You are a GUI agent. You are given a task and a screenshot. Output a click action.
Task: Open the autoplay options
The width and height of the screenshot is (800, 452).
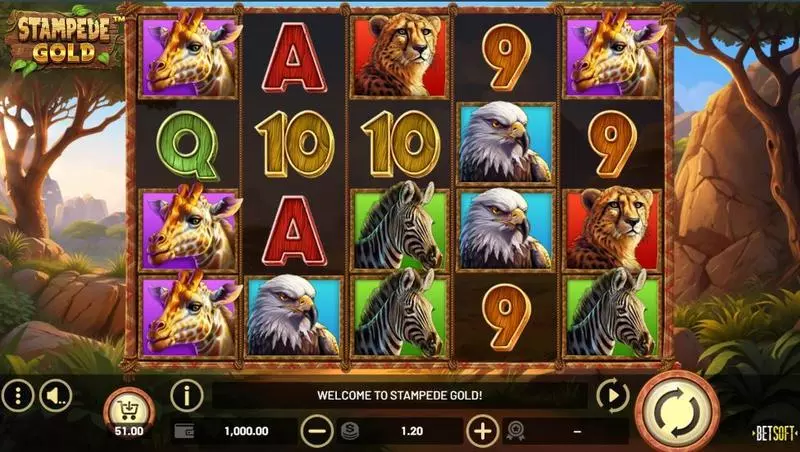coord(611,396)
